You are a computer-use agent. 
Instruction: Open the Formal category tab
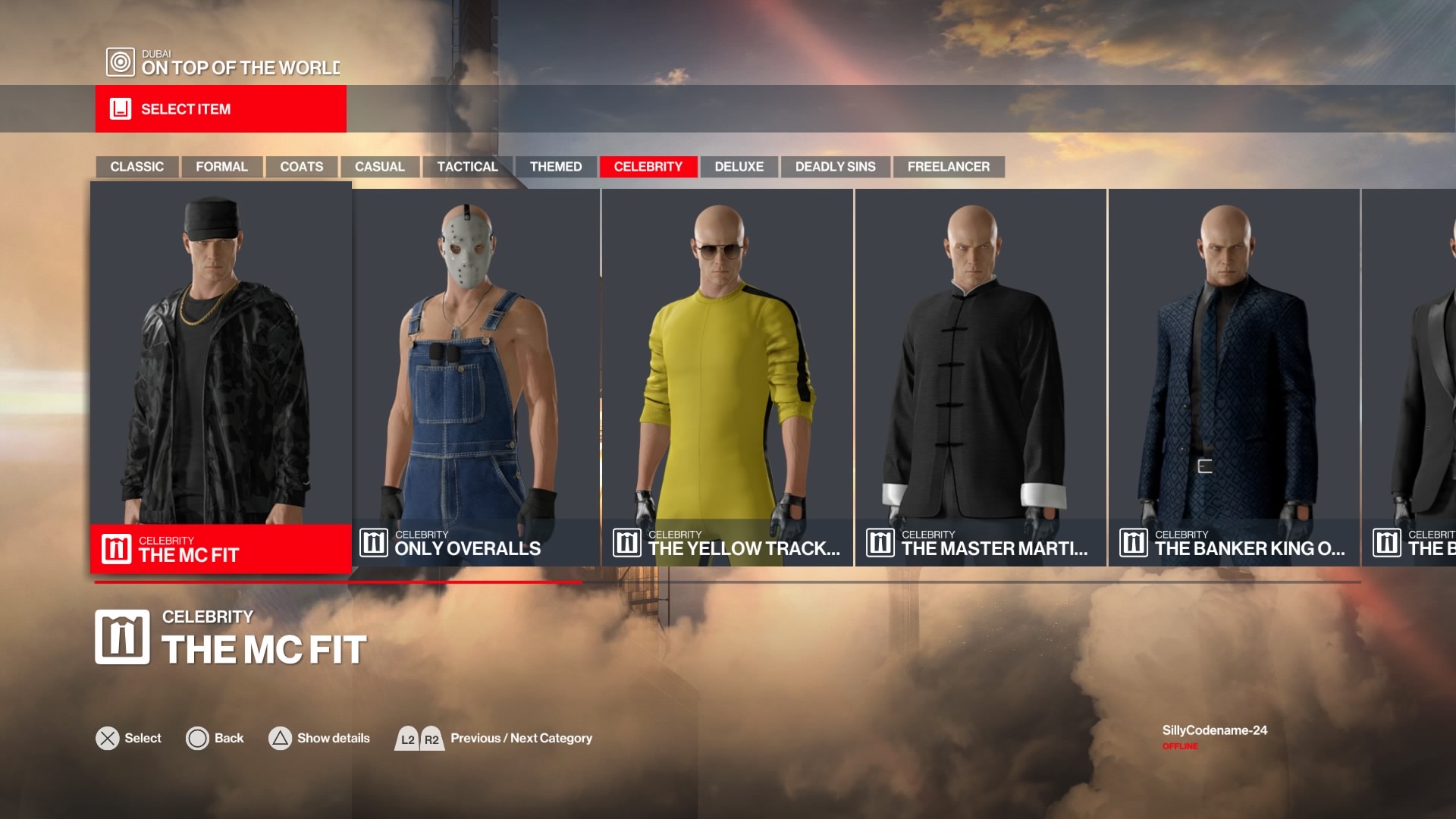(221, 167)
